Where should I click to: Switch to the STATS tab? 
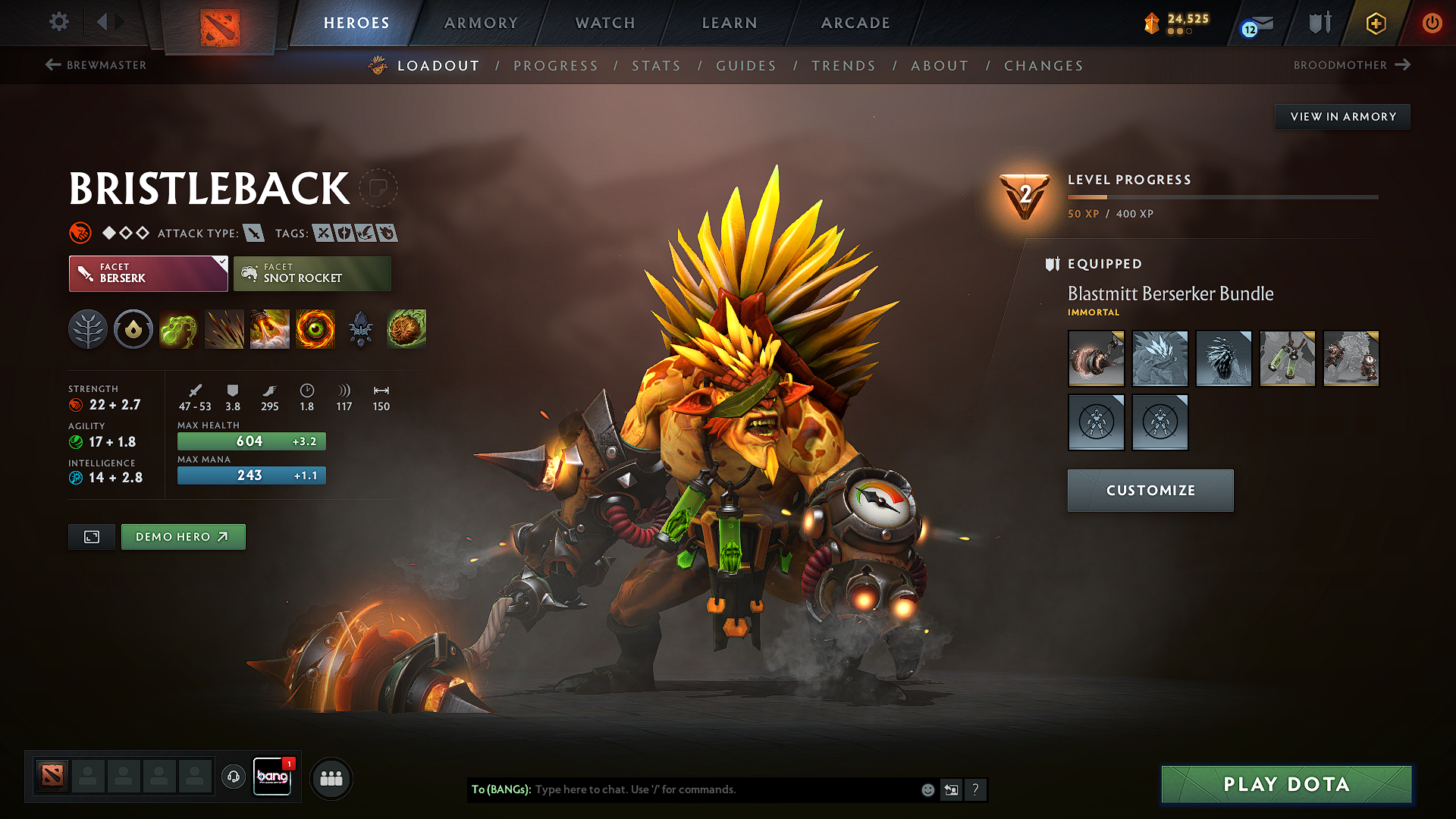tap(656, 65)
